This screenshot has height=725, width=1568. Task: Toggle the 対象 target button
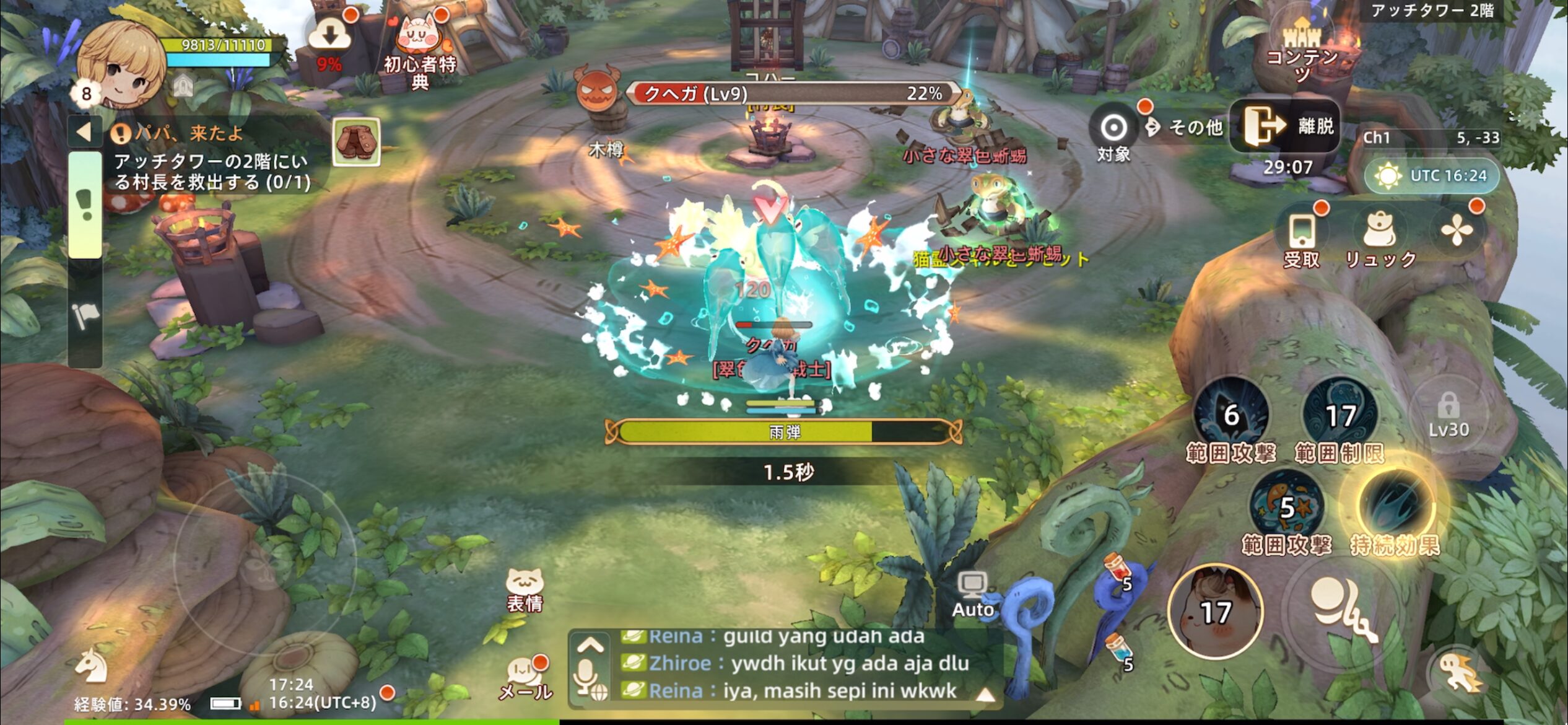[1113, 130]
